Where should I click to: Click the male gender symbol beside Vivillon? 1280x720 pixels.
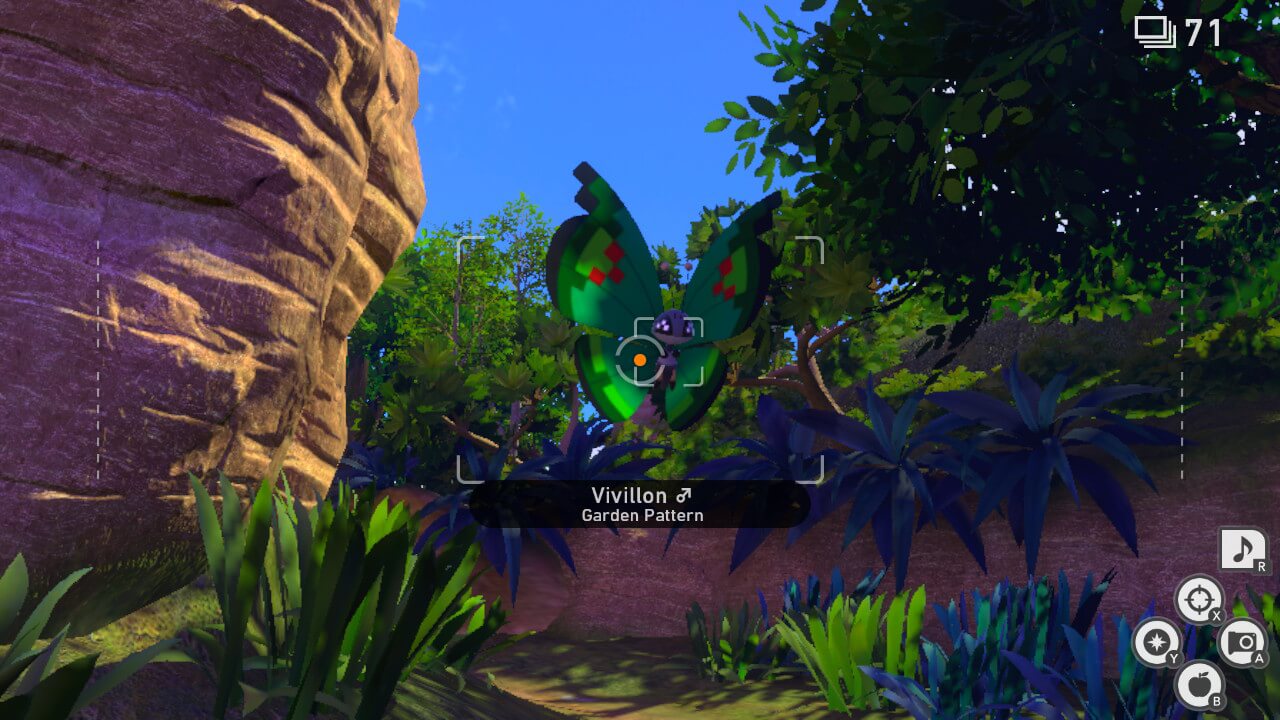click(x=684, y=495)
